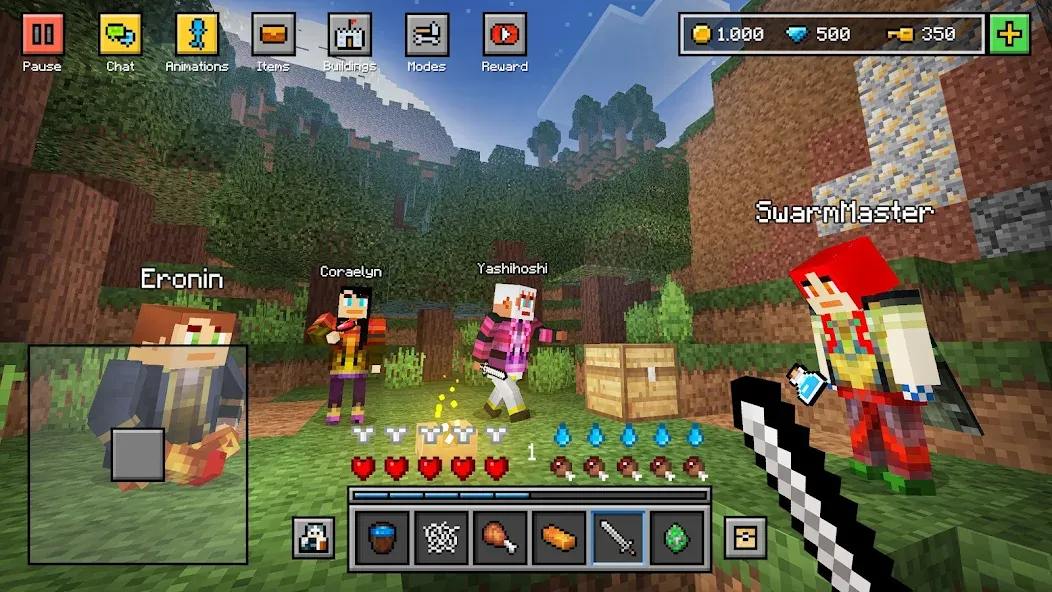Tap the green plus to add currency
This screenshot has height=592, width=1052.
click(1010, 35)
